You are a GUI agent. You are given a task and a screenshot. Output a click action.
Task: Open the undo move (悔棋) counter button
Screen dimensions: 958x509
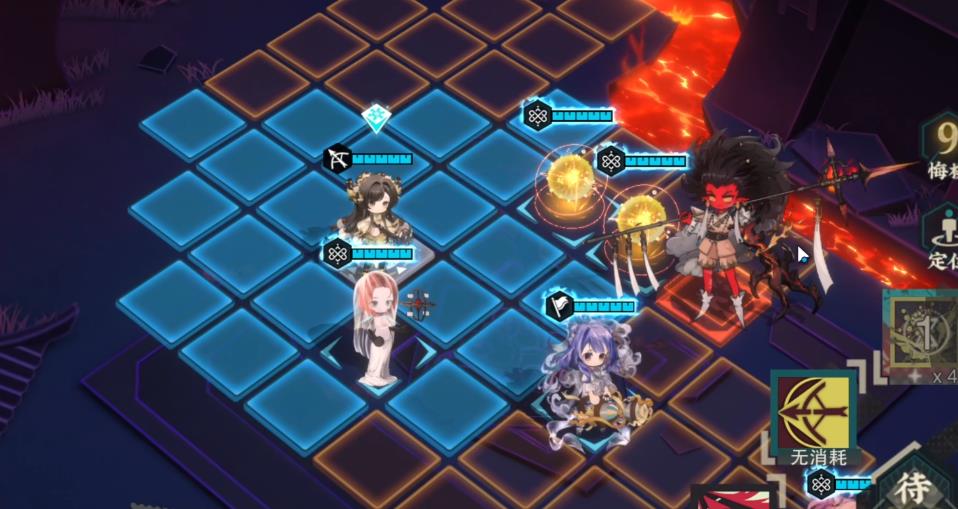pyautogui.click(x=941, y=150)
